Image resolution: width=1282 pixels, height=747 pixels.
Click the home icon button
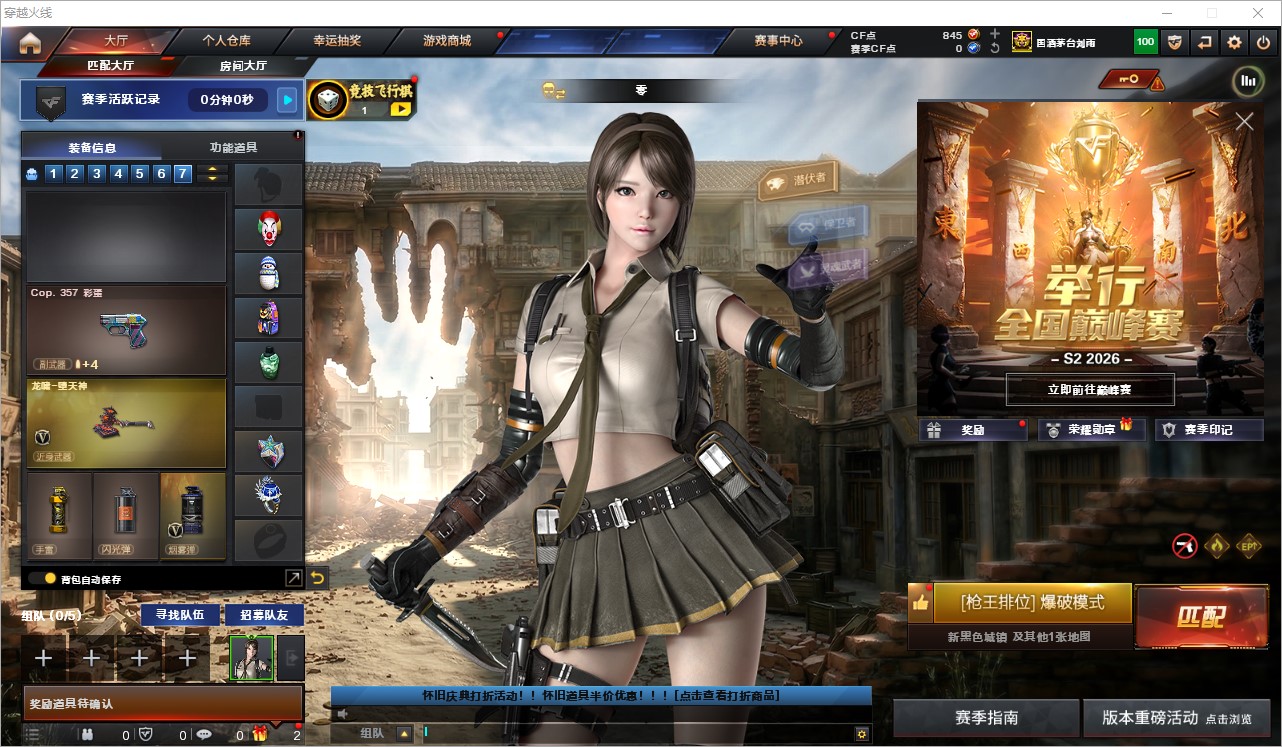coord(30,43)
